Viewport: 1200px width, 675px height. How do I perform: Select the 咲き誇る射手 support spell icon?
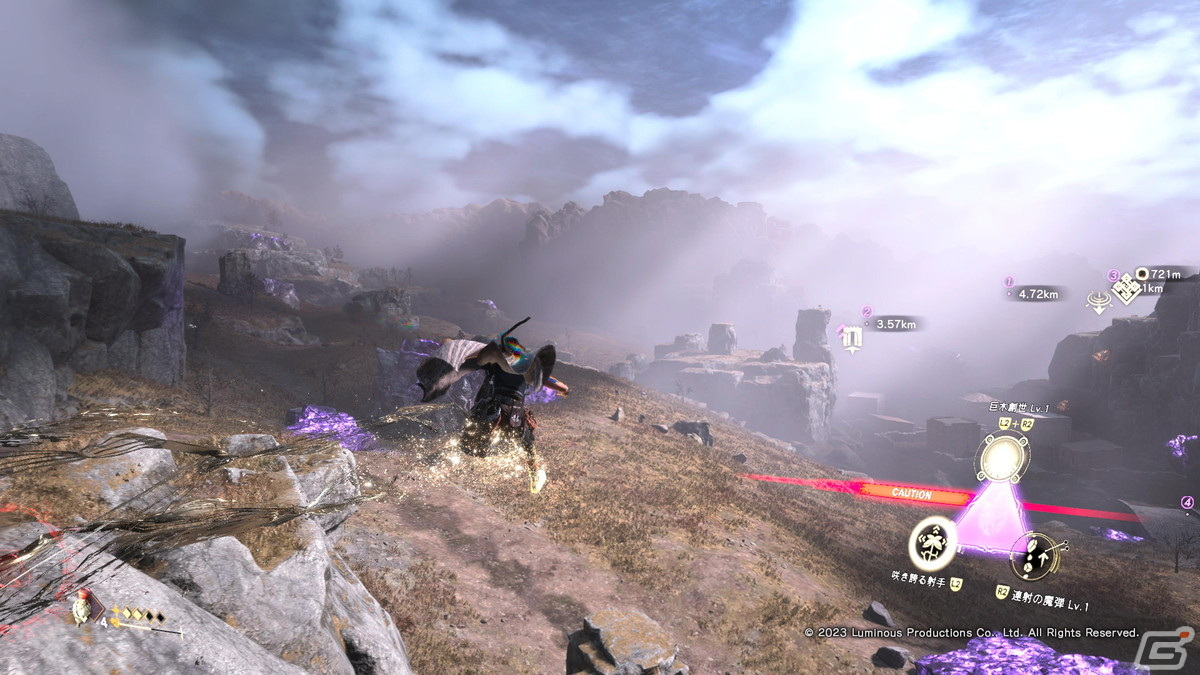coord(932,544)
